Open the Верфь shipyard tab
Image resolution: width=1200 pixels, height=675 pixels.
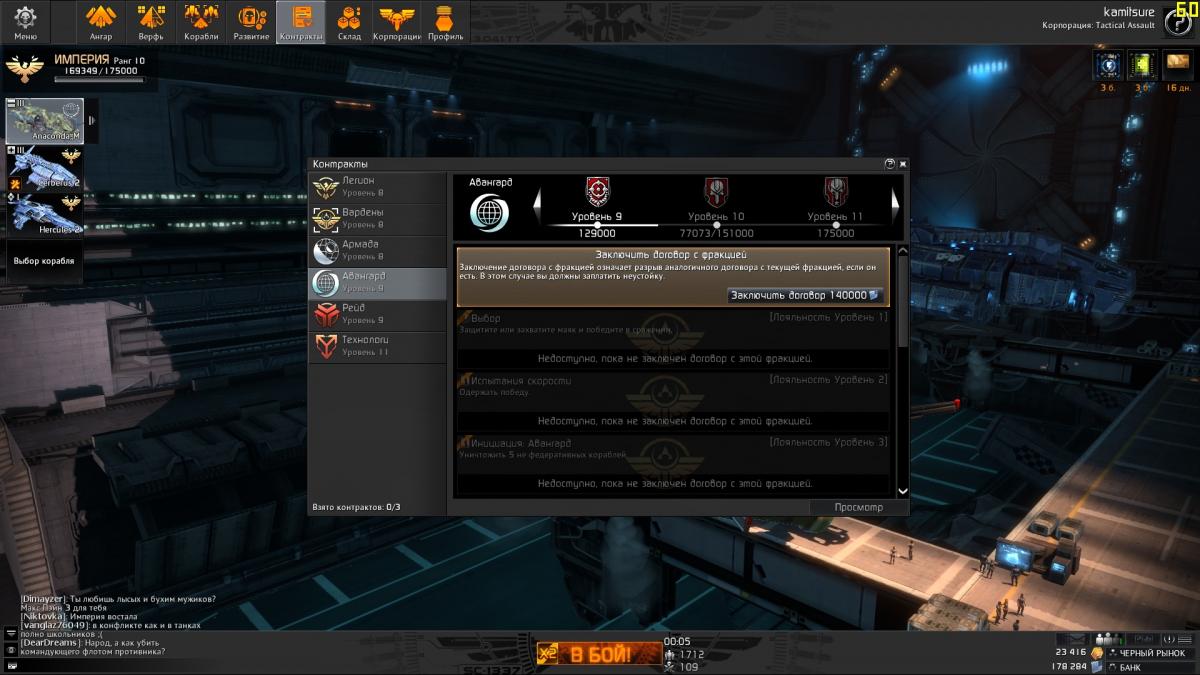[x=151, y=21]
